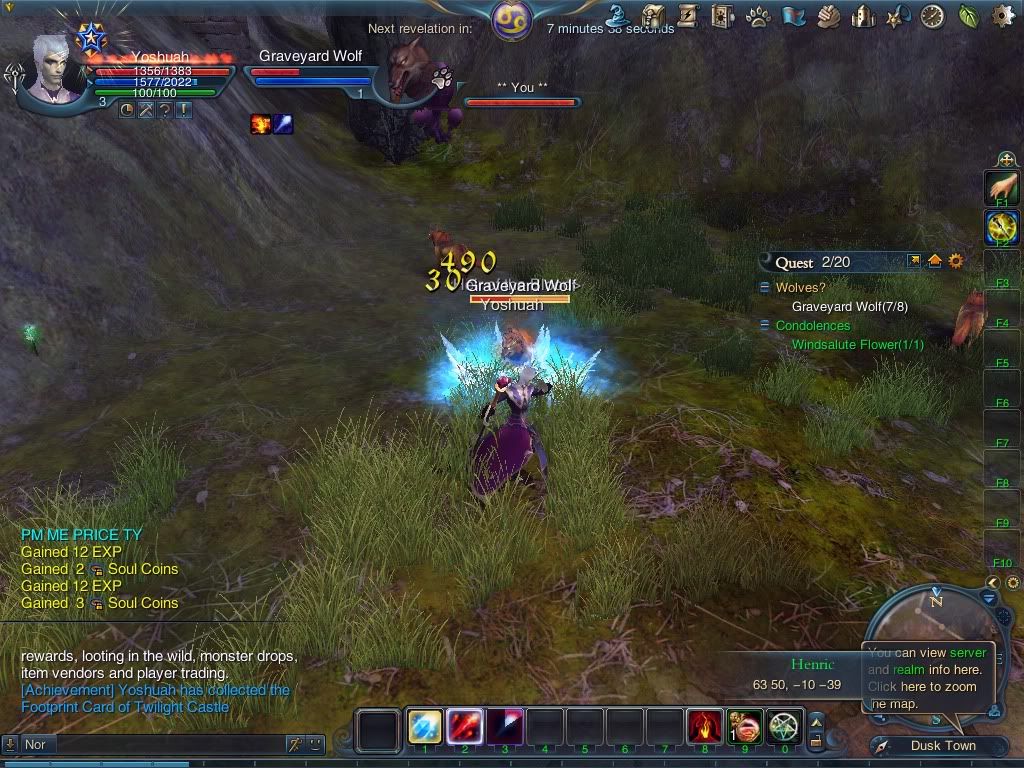1024x768 pixels.
Task: Open the handshake social icon
Action: pos(828,16)
